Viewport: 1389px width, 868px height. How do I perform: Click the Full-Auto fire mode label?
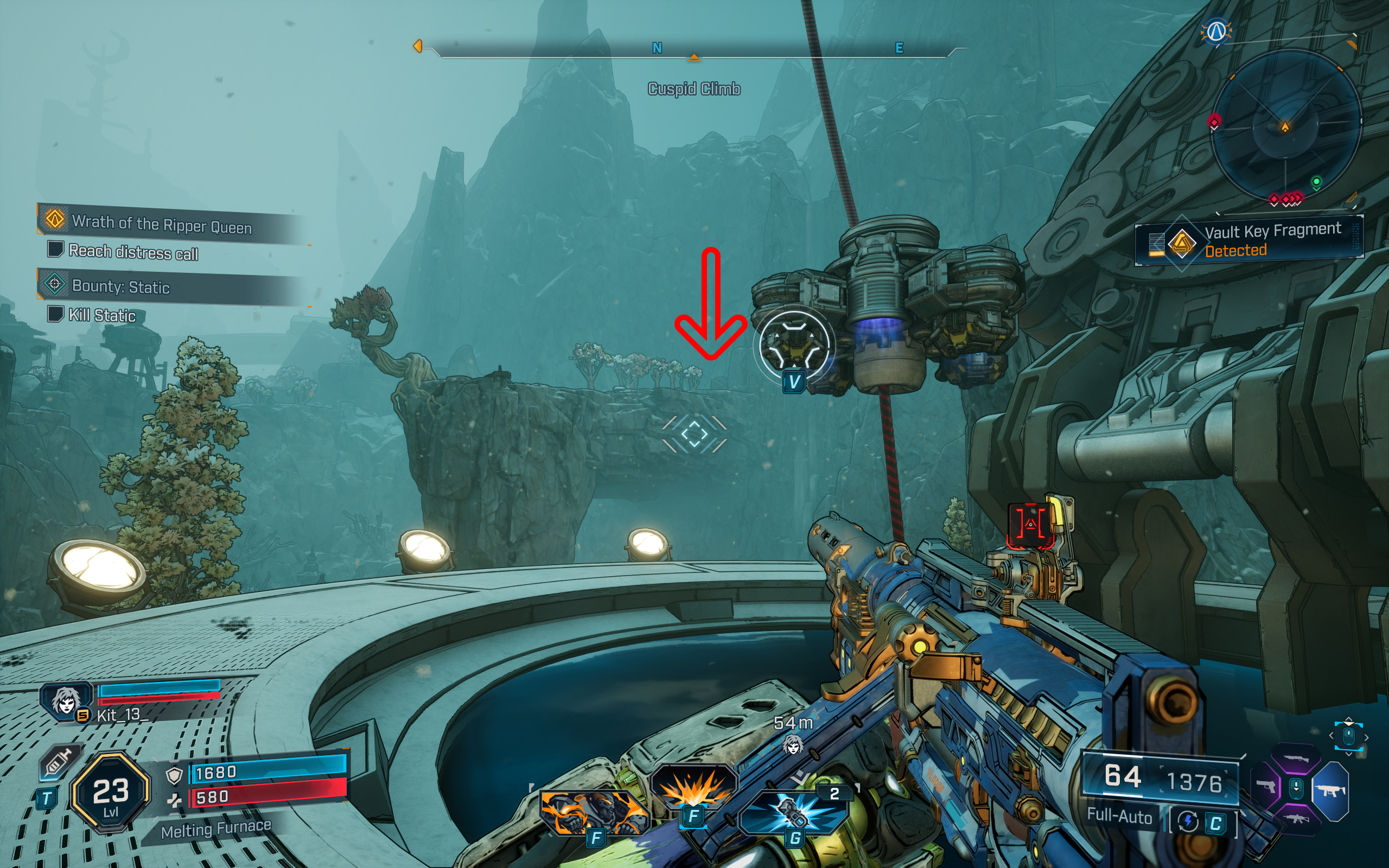coord(1119,818)
